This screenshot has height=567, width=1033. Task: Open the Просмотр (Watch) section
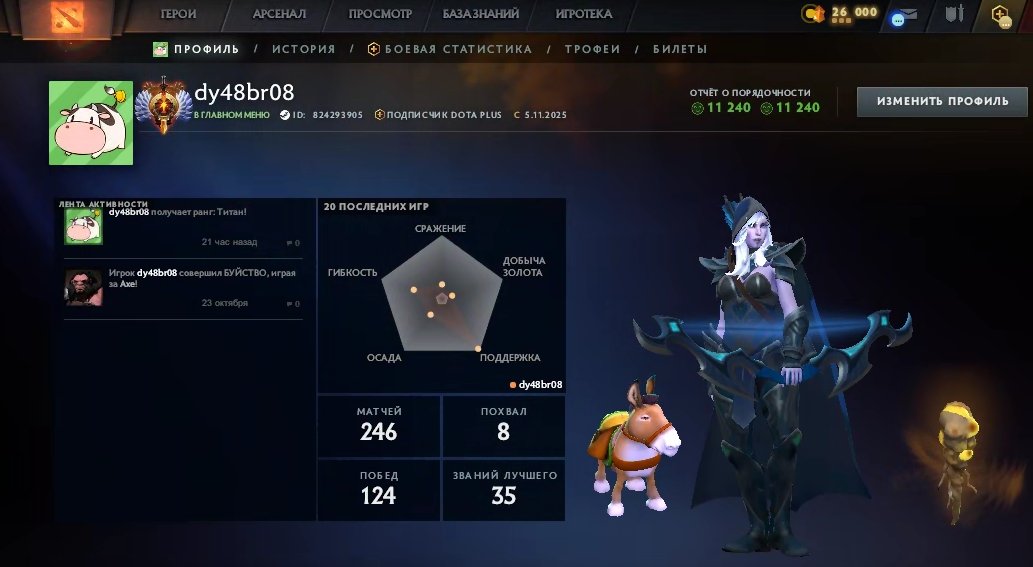tap(380, 14)
